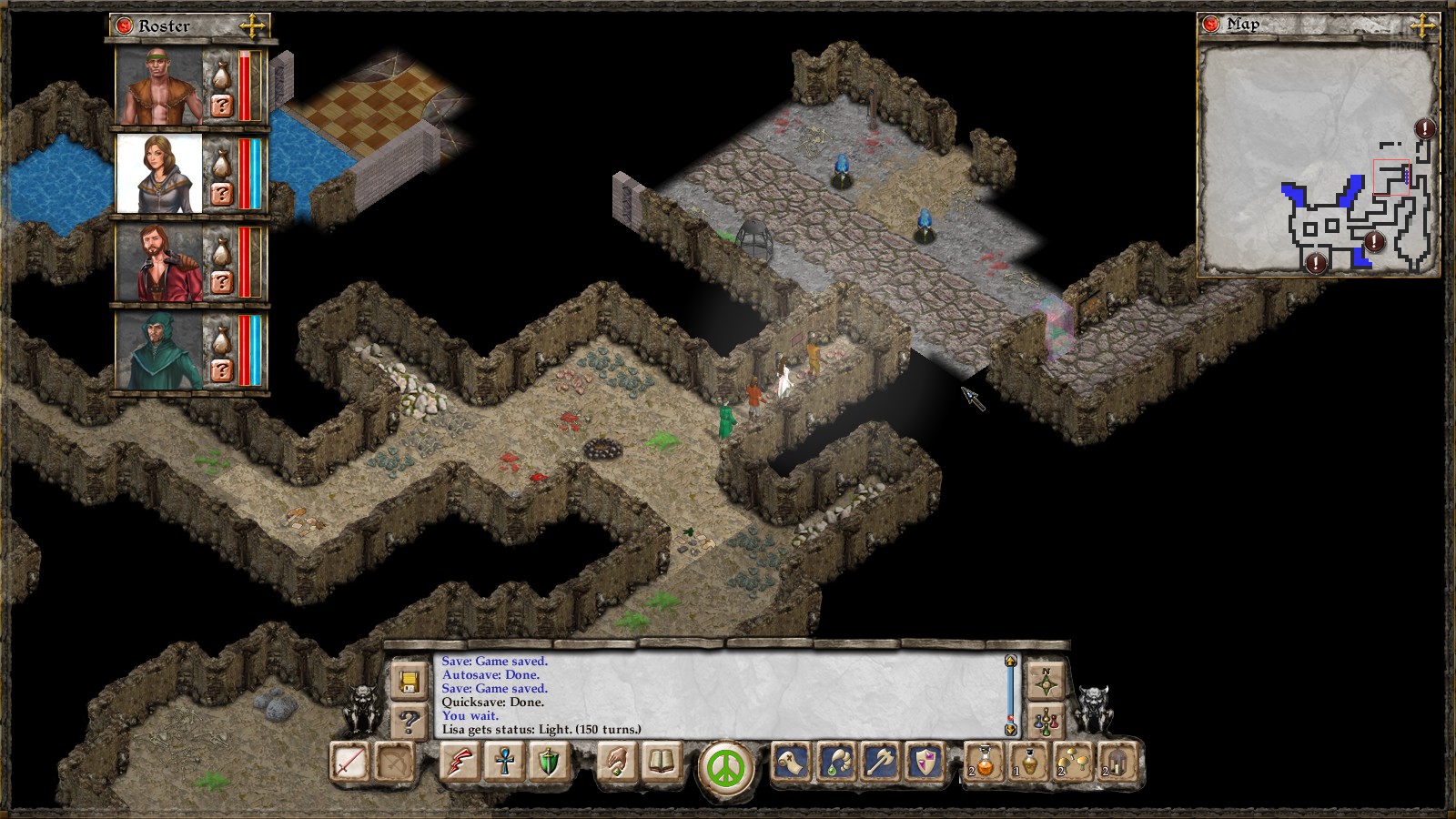
Task: Click the Map panel's gold move arrows
Action: pos(1421,25)
